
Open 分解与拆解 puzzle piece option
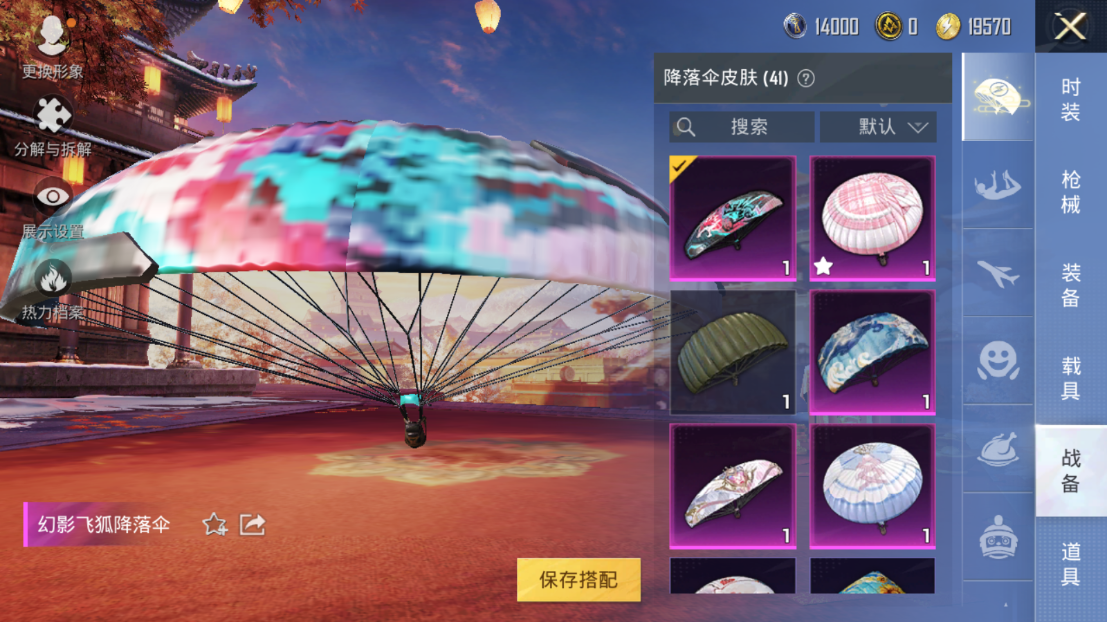[53, 126]
